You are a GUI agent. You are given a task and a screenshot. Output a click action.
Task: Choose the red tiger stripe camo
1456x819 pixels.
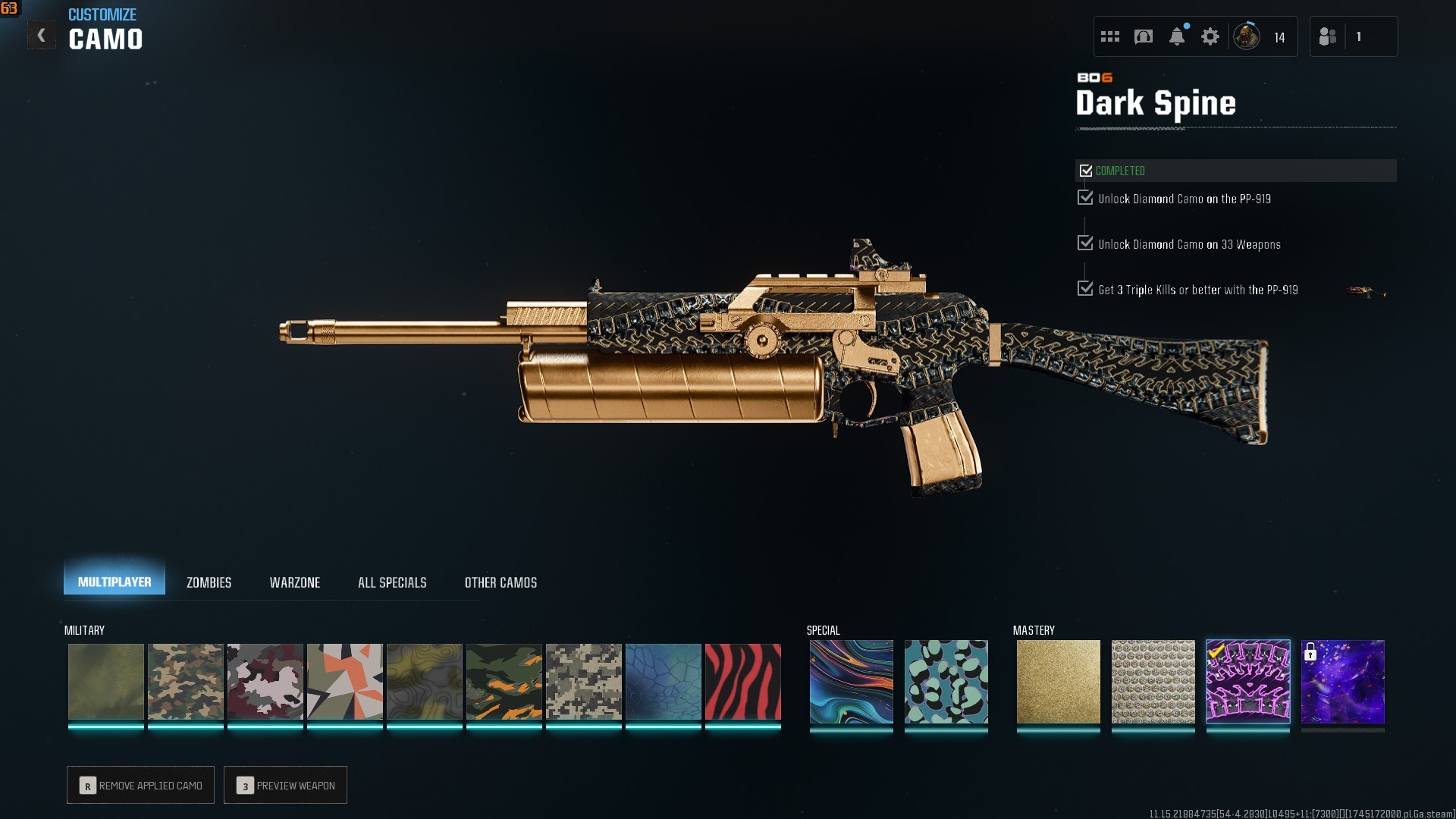[742, 682]
